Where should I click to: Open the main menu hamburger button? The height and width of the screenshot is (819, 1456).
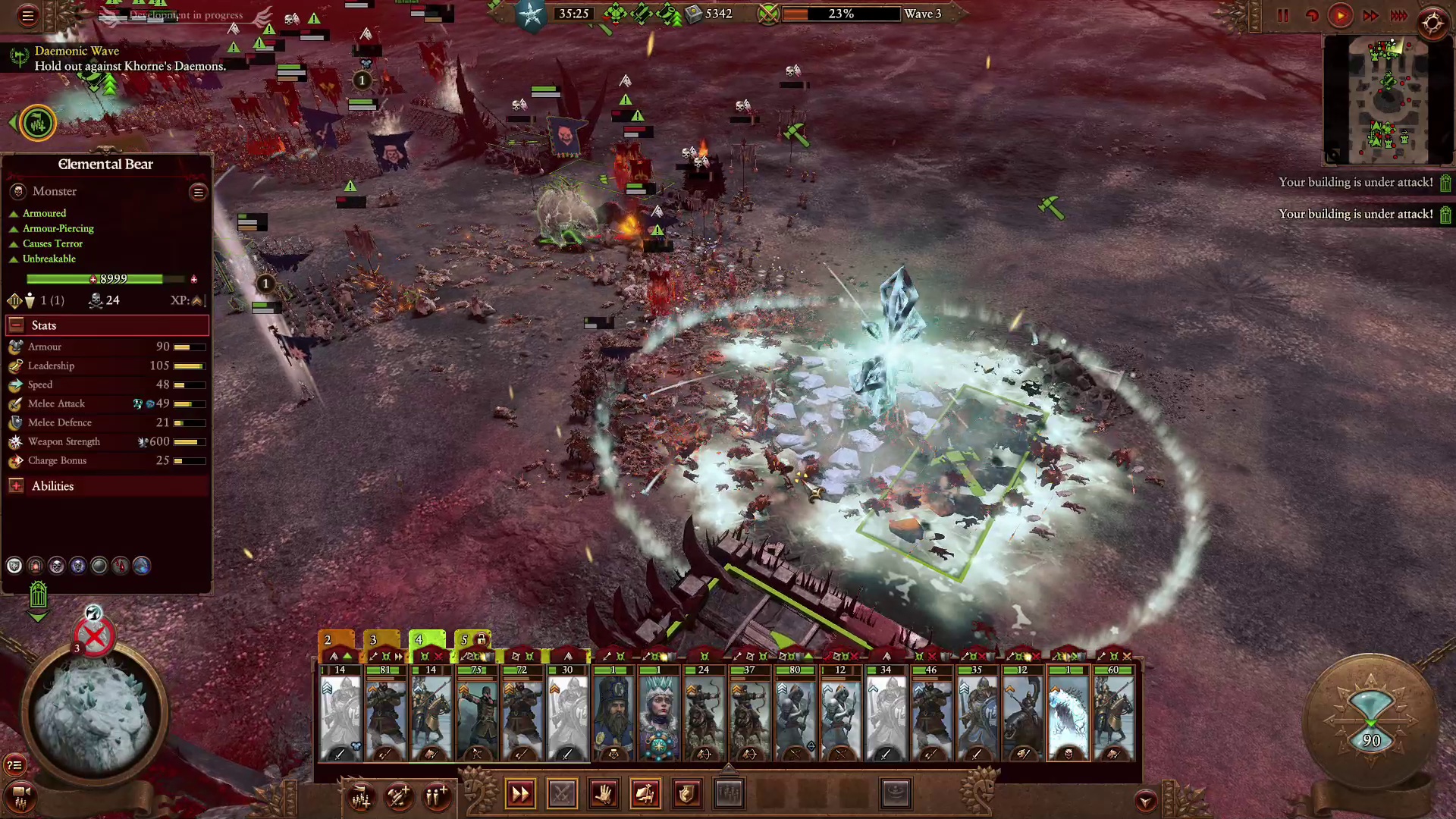click(28, 16)
